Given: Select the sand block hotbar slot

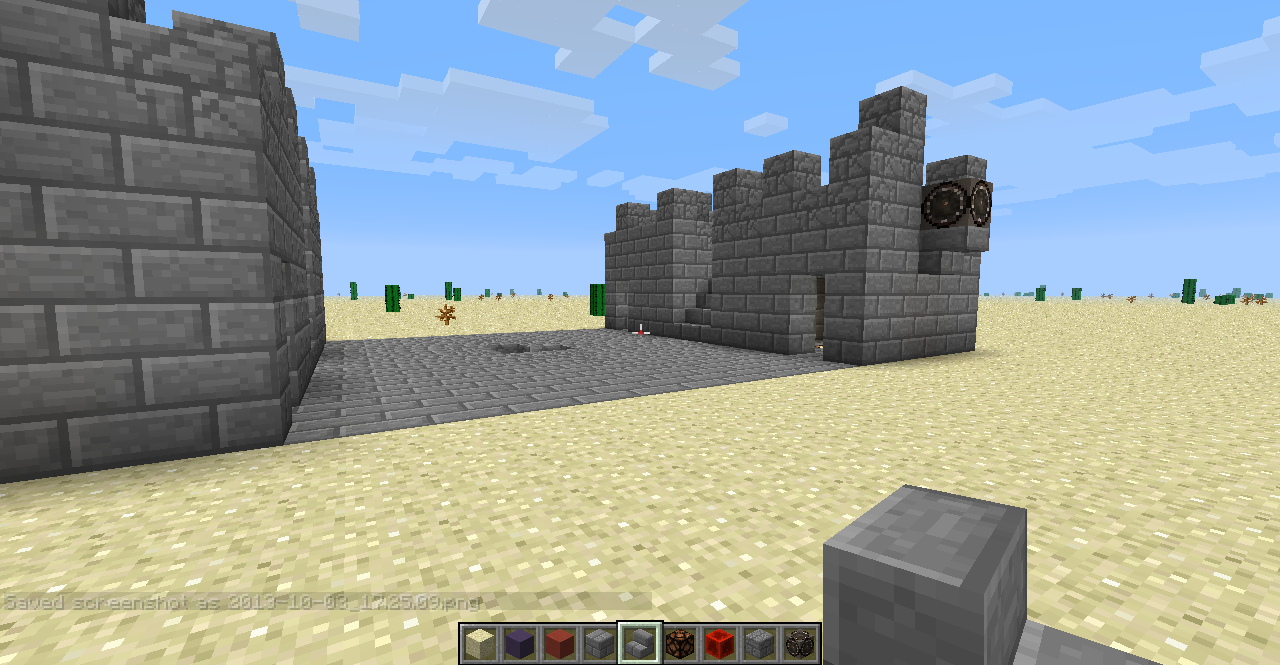Looking at the screenshot, I should pos(480,643).
